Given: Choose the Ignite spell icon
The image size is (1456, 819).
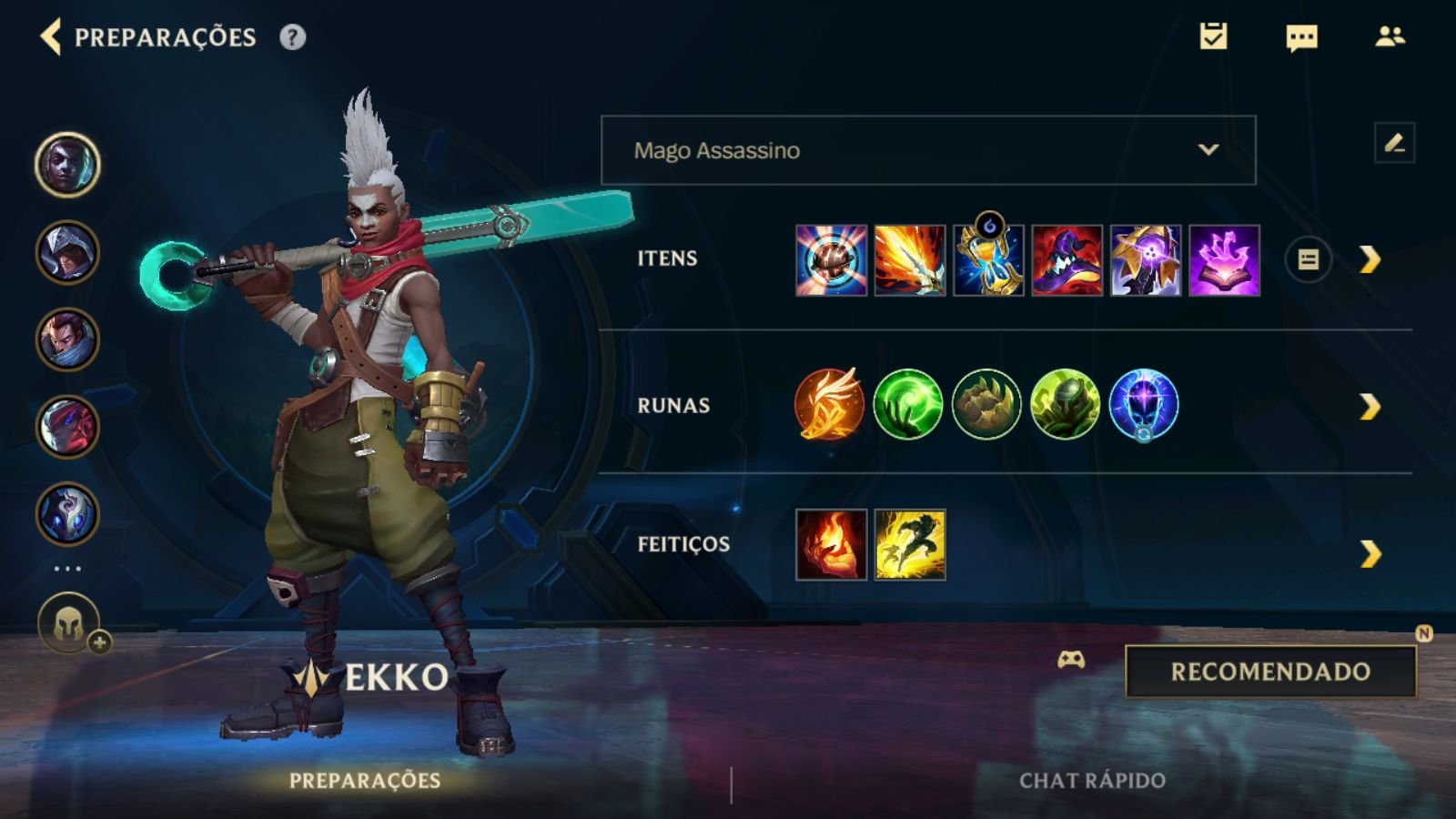Looking at the screenshot, I should click(x=831, y=545).
